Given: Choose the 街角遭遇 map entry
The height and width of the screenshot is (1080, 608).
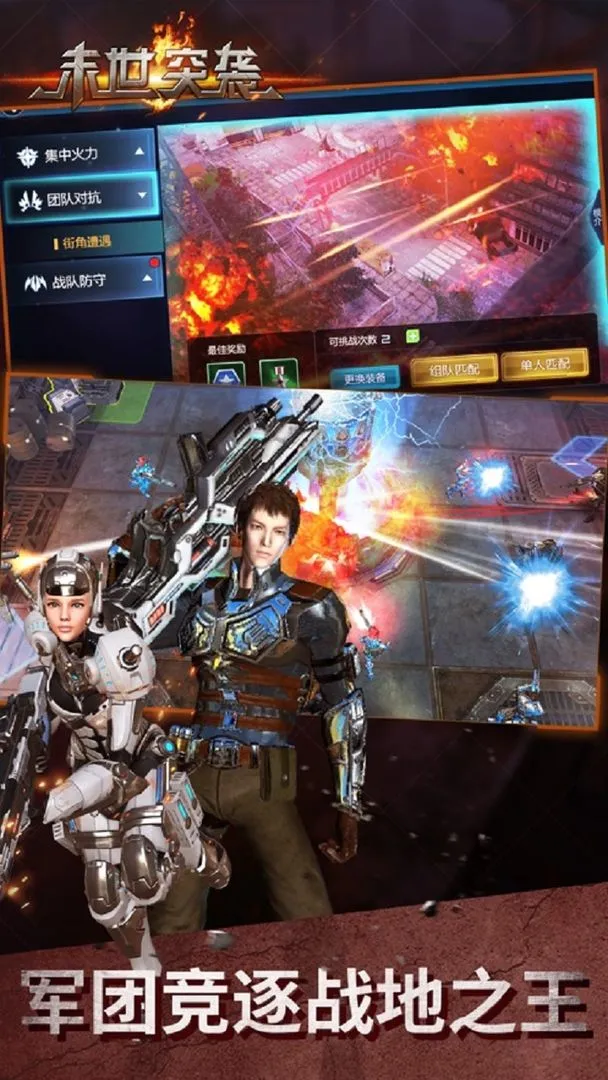Looking at the screenshot, I should (x=87, y=241).
